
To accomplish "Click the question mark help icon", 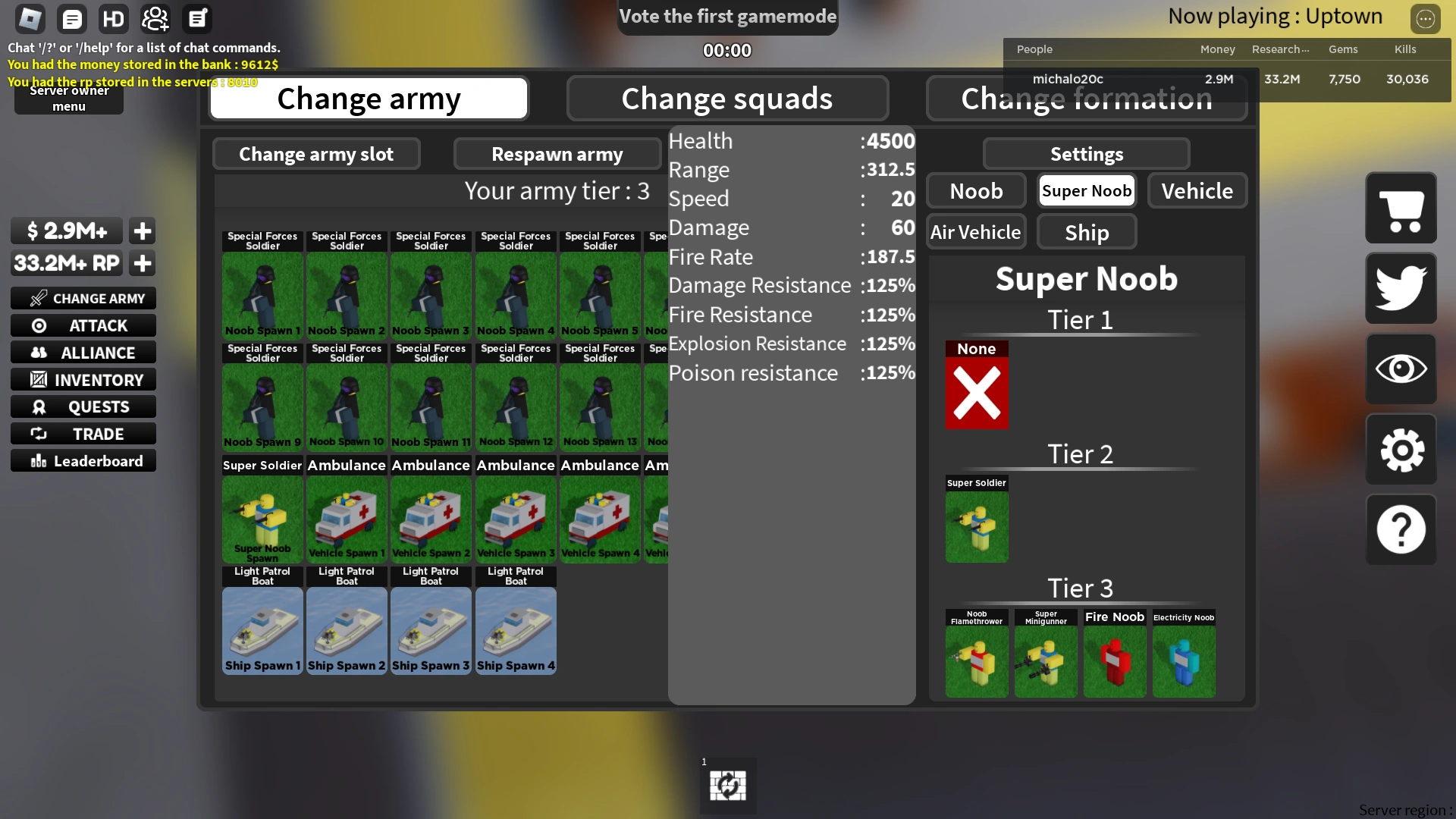I will pos(1400,530).
